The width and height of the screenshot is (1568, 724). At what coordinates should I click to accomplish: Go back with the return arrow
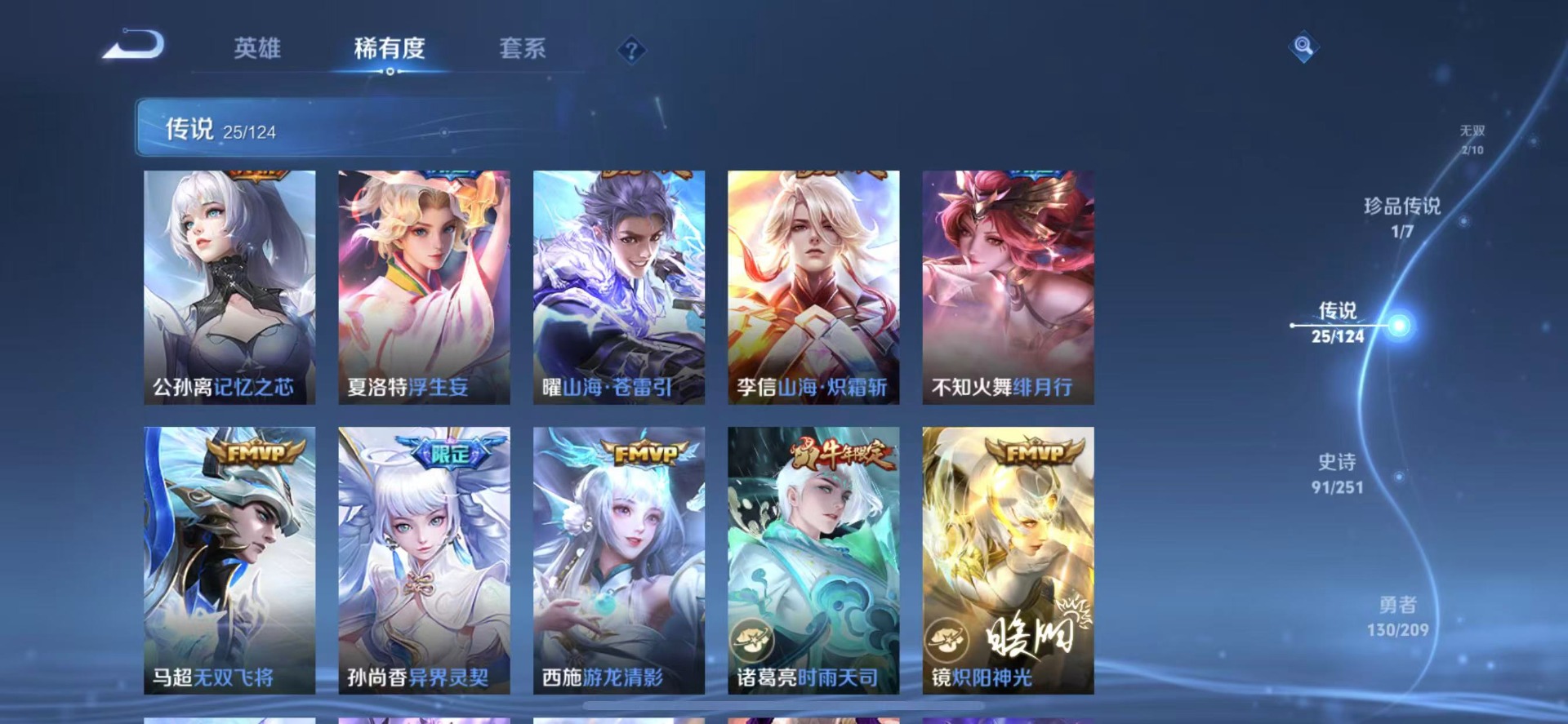coord(135,45)
